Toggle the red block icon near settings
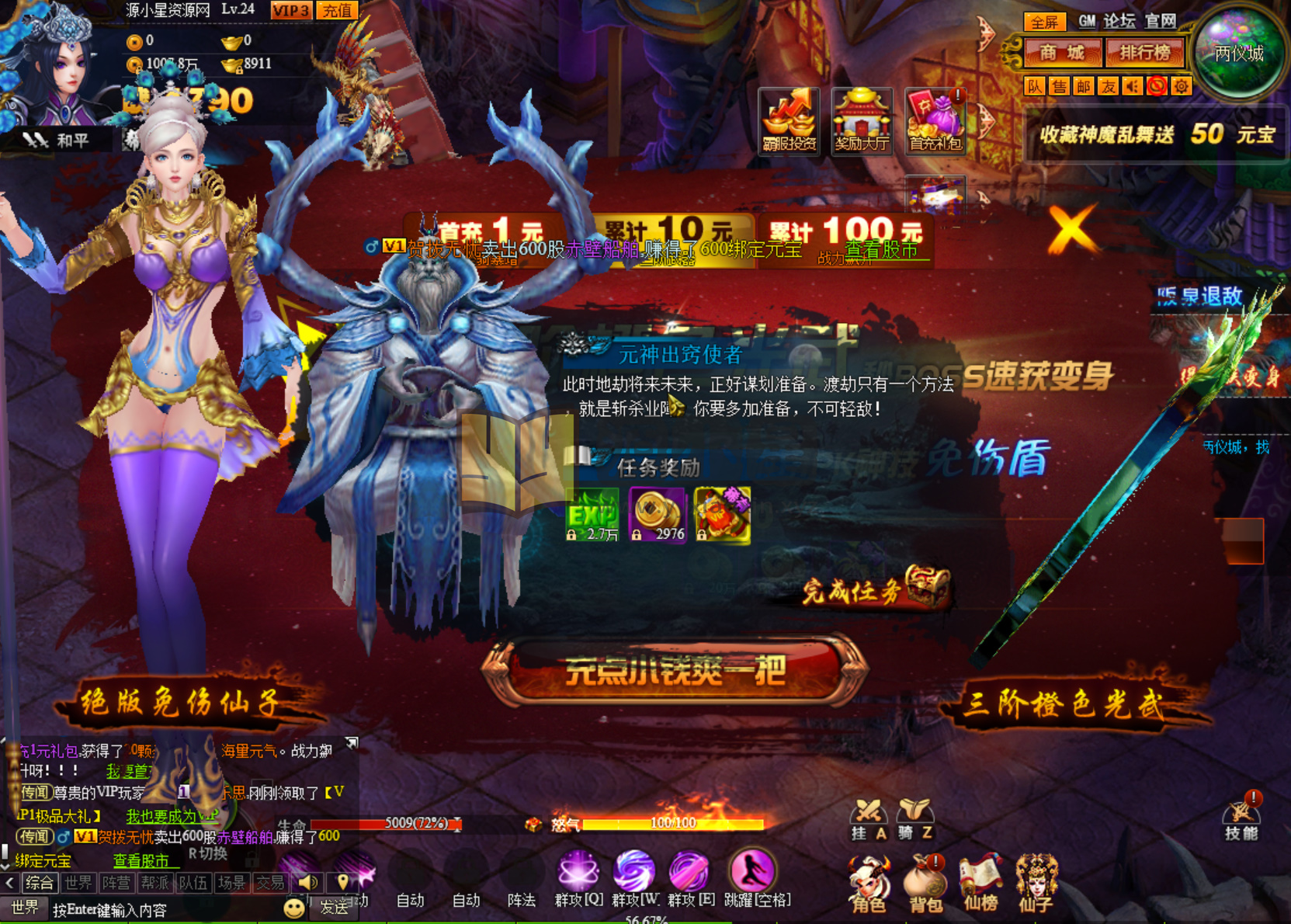The height and width of the screenshot is (924, 1291). (x=1156, y=87)
